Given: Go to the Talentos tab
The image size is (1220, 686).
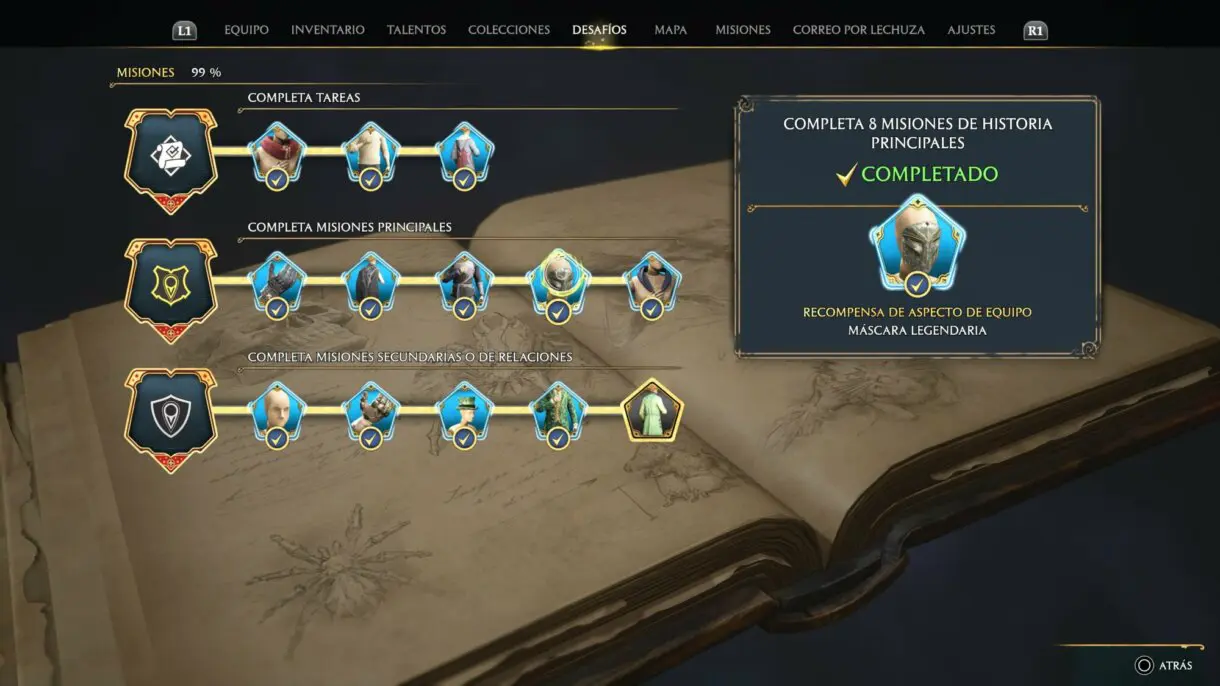Looking at the screenshot, I should pos(416,30).
